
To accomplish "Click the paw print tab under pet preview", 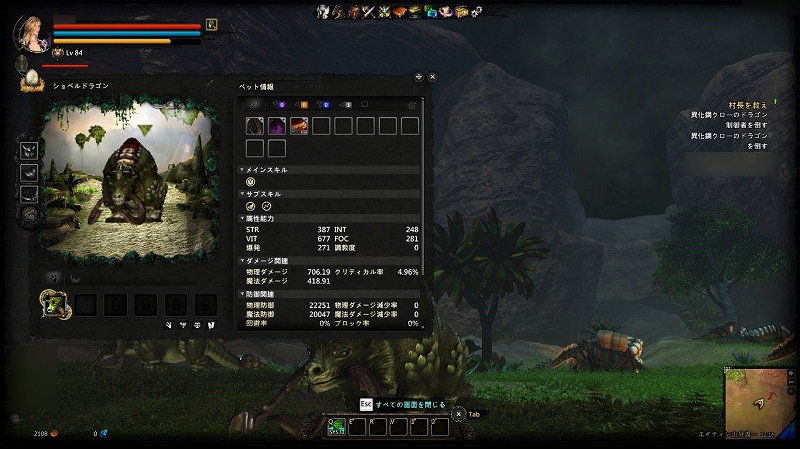I will point(54,277).
